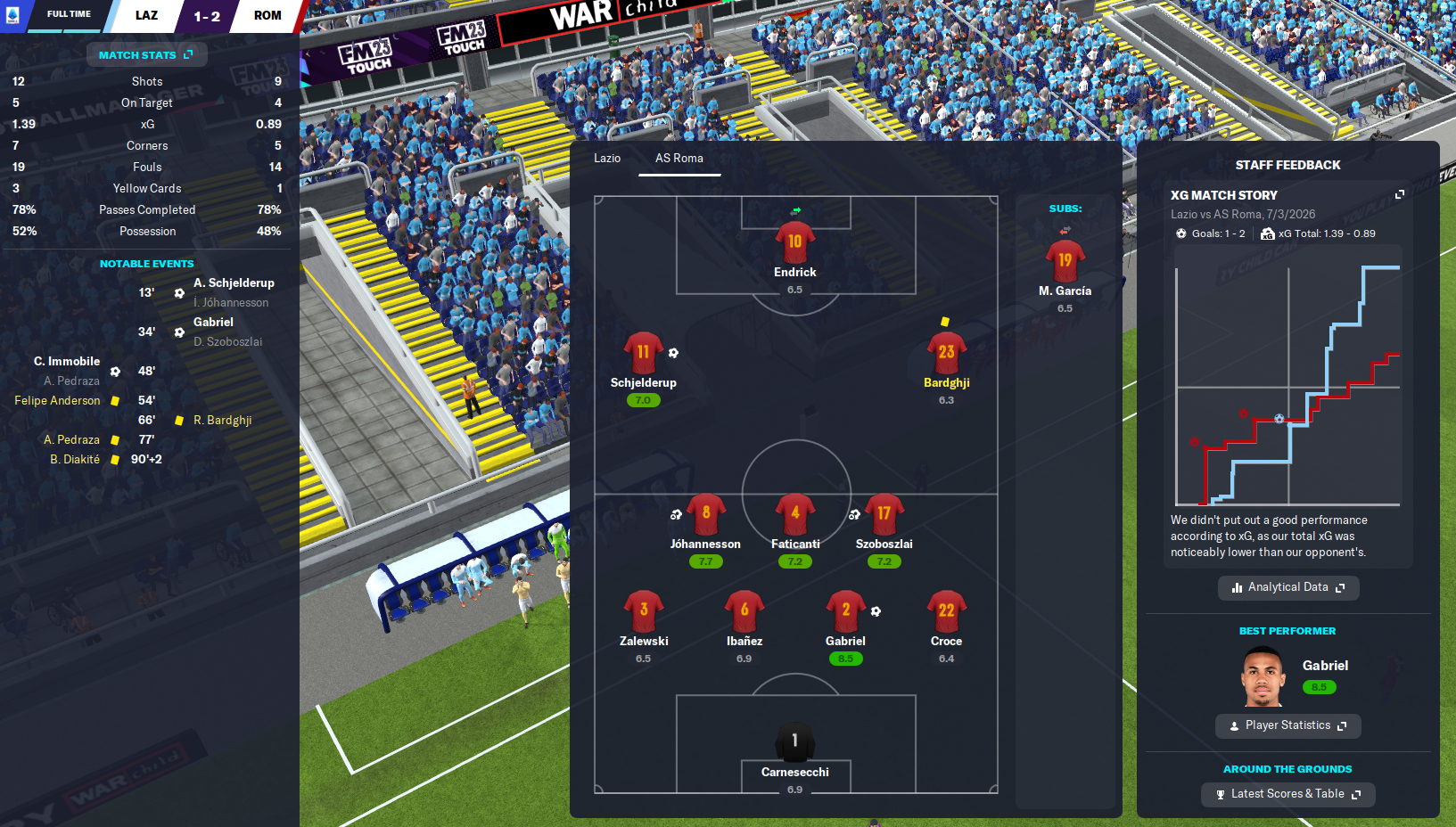
Task: Open Analytical Data
Action: click(1287, 587)
